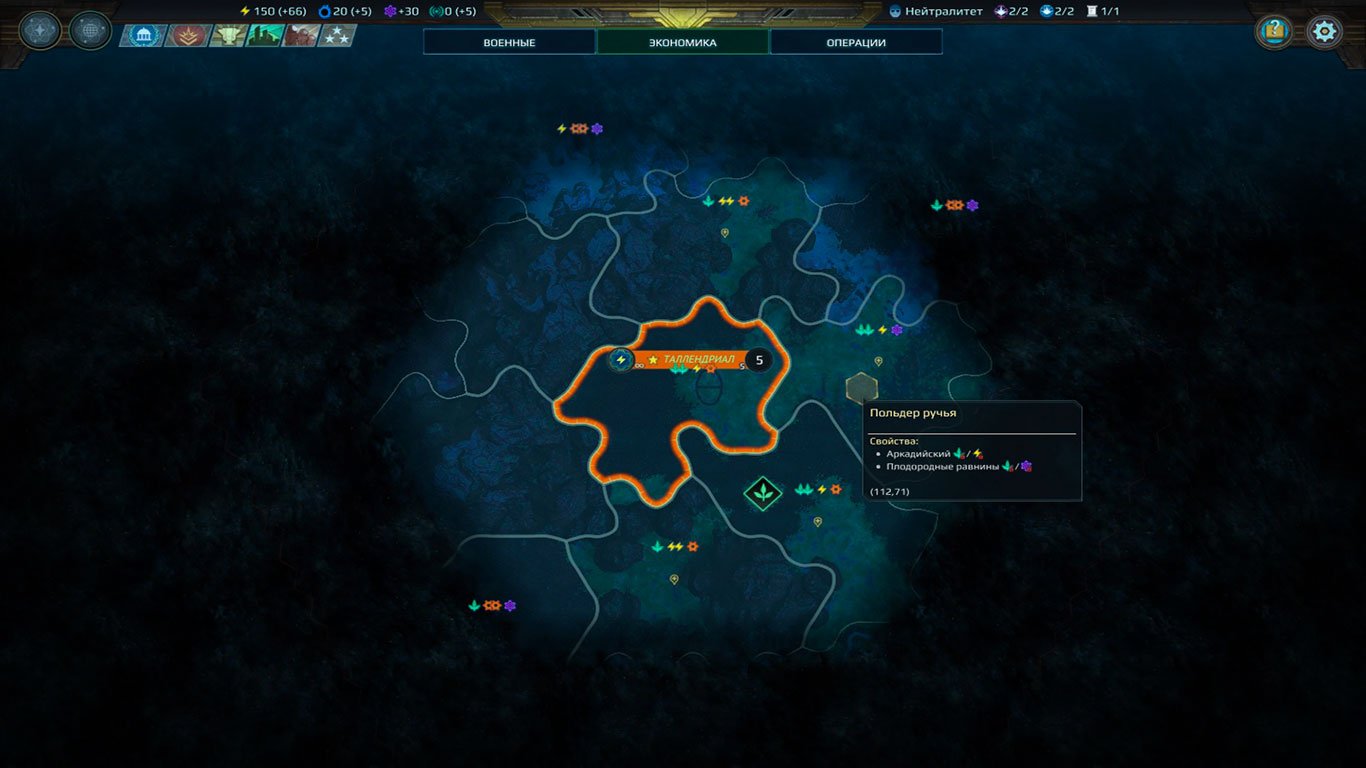This screenshot has height=768, width=1366.
Task: Switch to the ОПЕРАЦИИ tab
Action: [x=855, y=41]
